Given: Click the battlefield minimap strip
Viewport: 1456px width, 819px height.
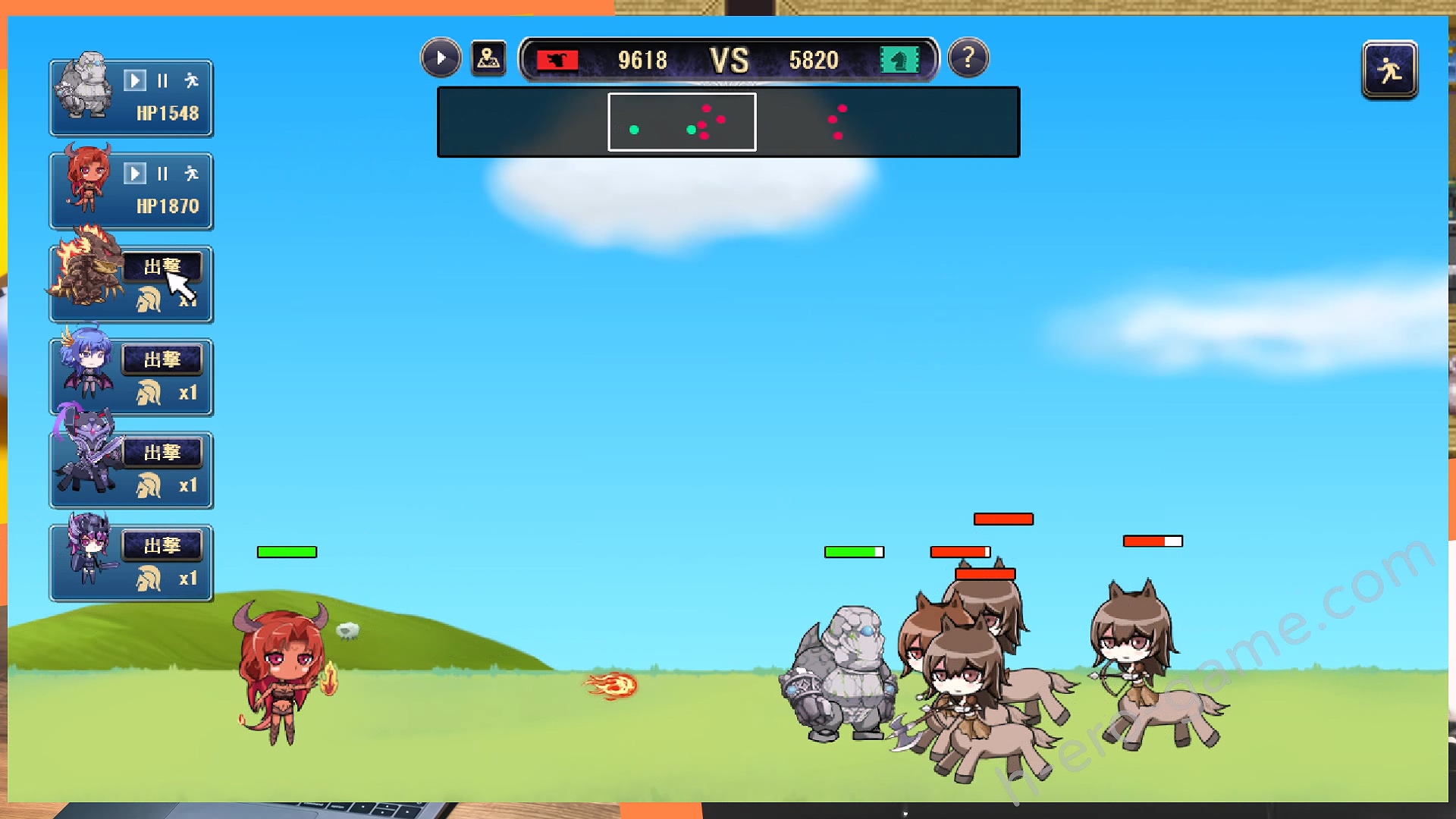Looking at the screenshot, I should click(x=728, y=122).
